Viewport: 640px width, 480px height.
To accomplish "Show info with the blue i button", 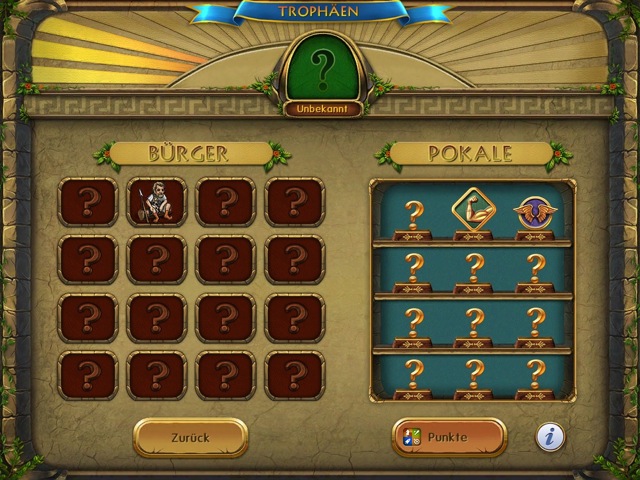I will pos(549,436).
